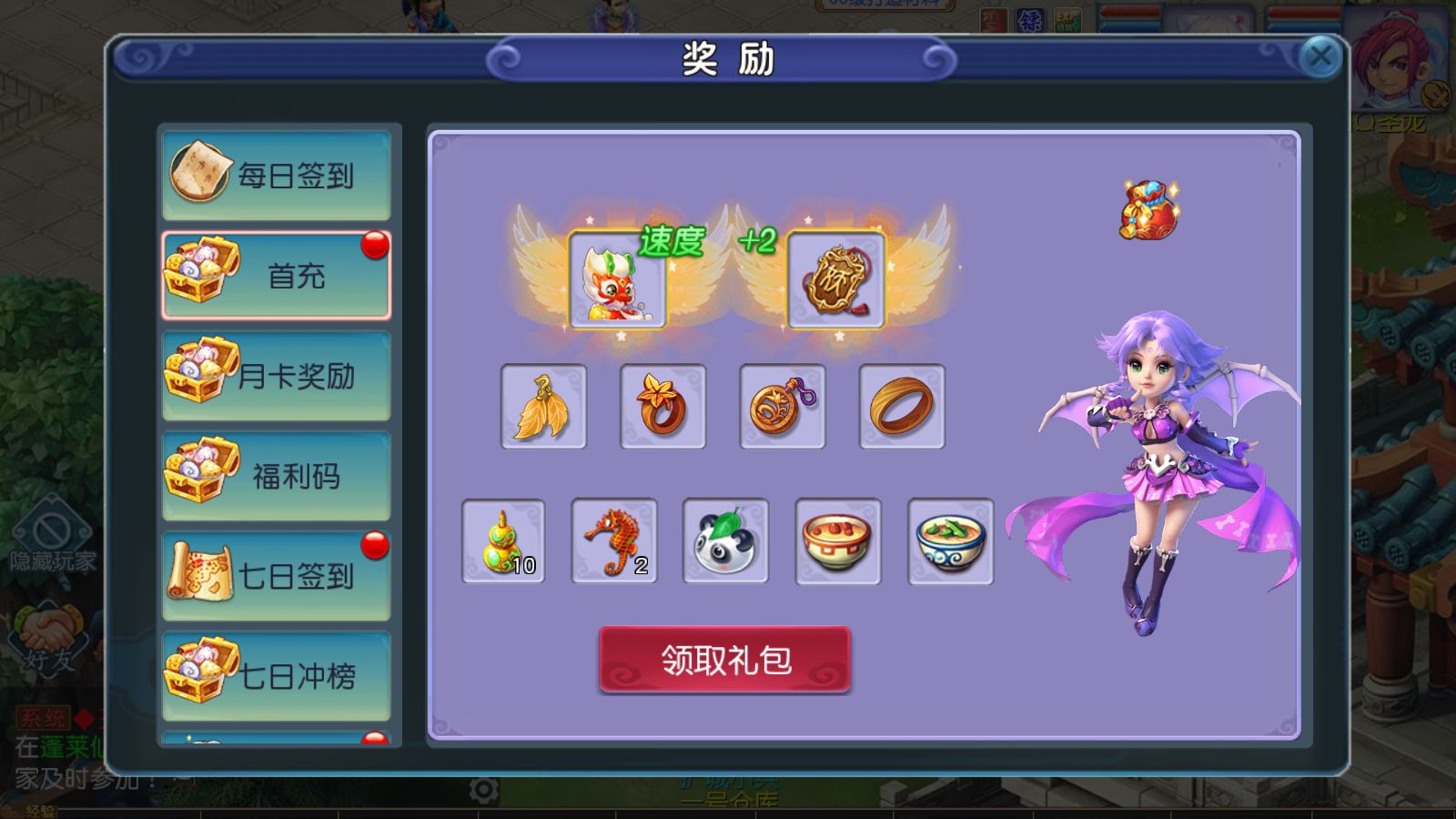Select the seahorse item stack of 2

[614, 541]
